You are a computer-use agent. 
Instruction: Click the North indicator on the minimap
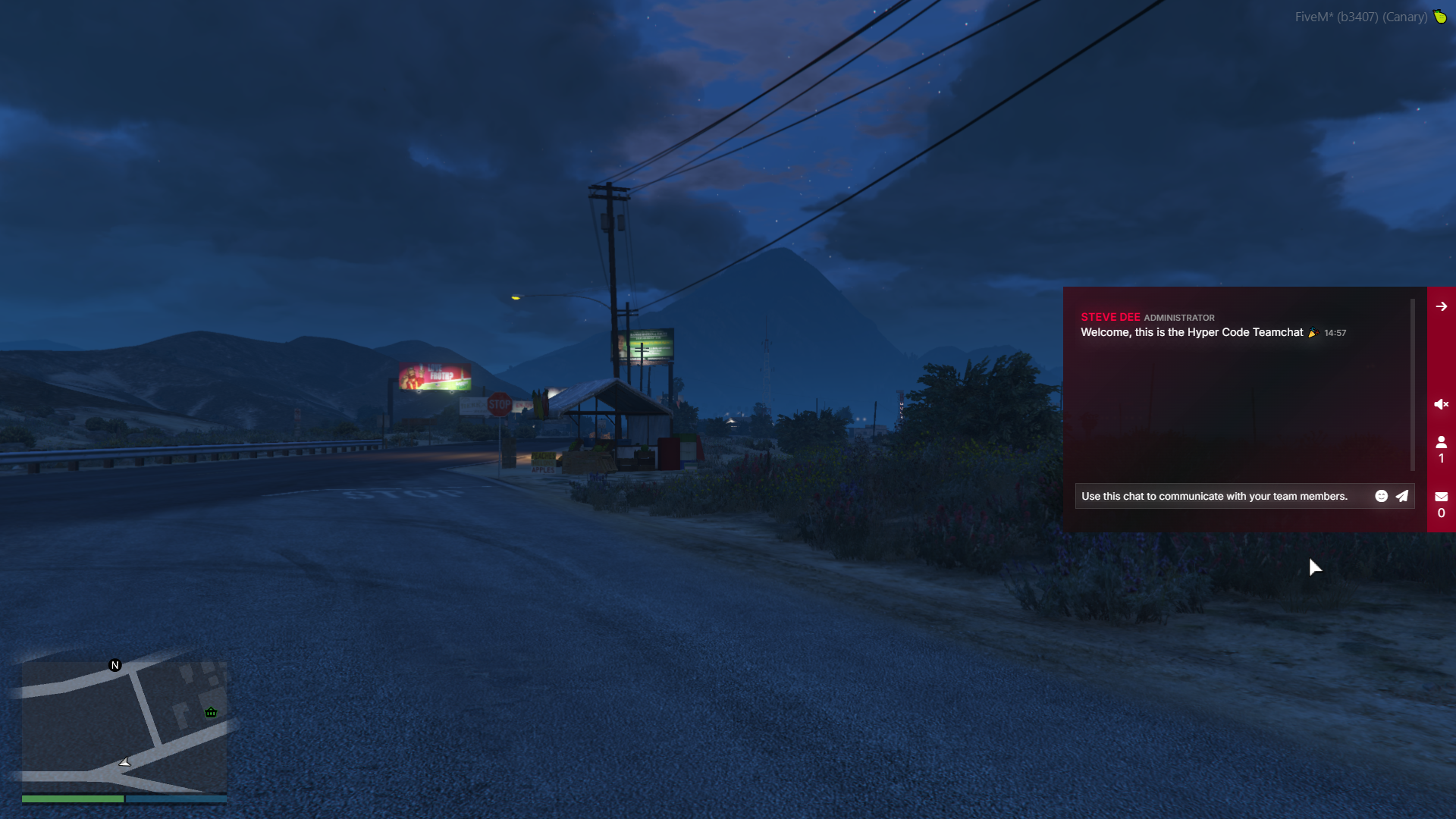115,664
